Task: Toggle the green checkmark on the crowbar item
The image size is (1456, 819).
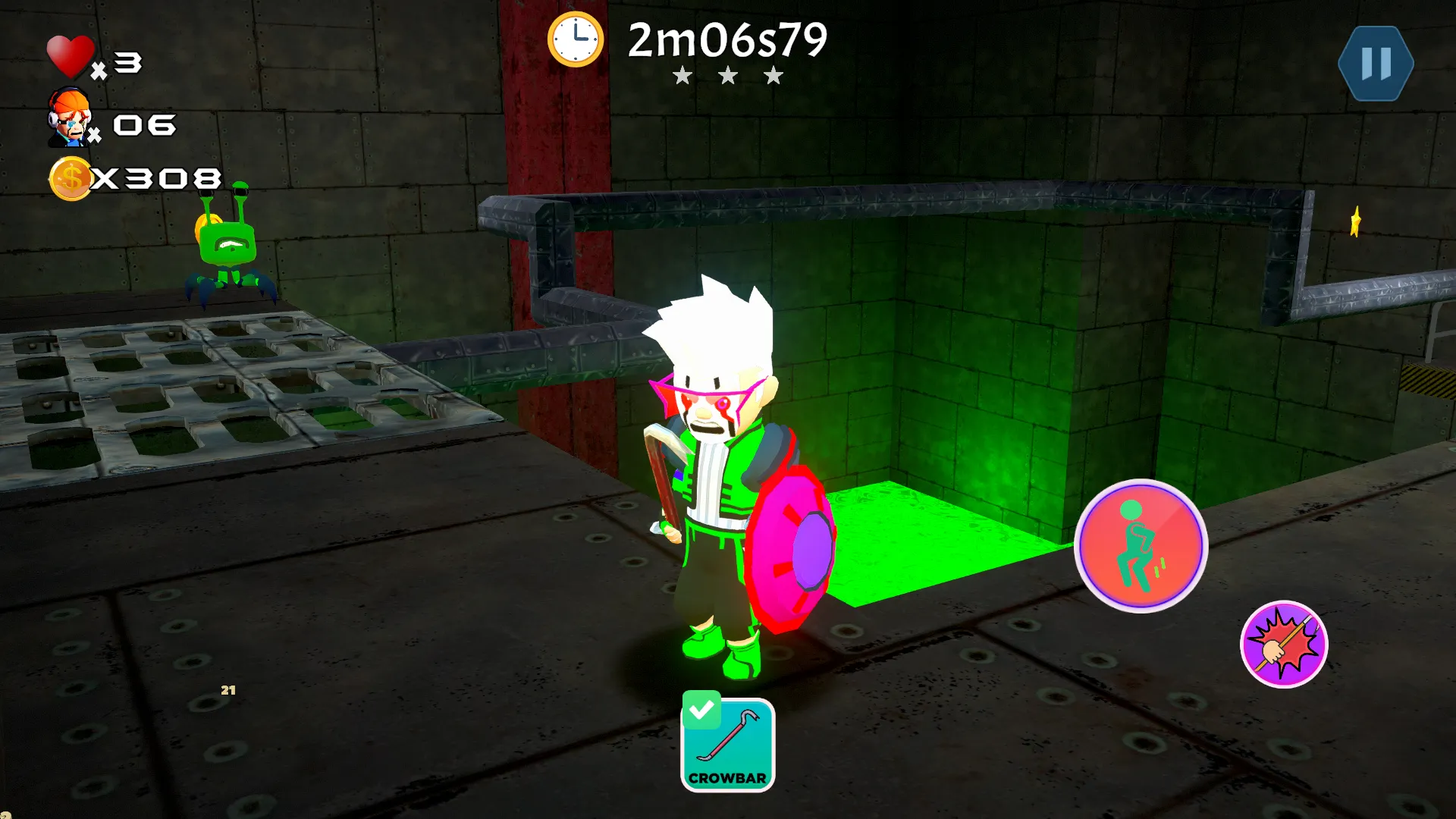Action: tap(703, 711)
